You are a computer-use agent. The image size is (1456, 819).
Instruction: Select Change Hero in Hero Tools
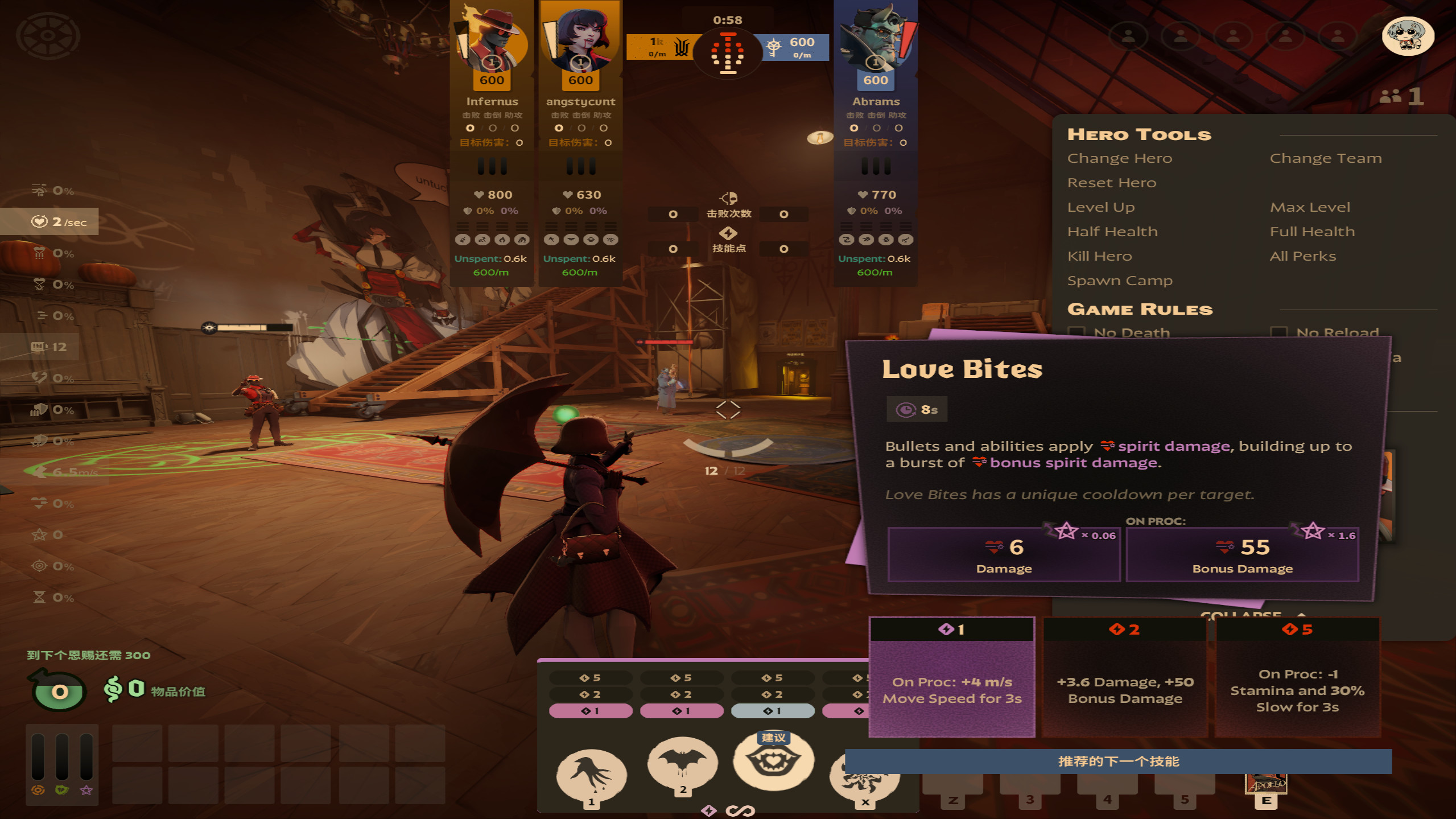click(1119, 158)
